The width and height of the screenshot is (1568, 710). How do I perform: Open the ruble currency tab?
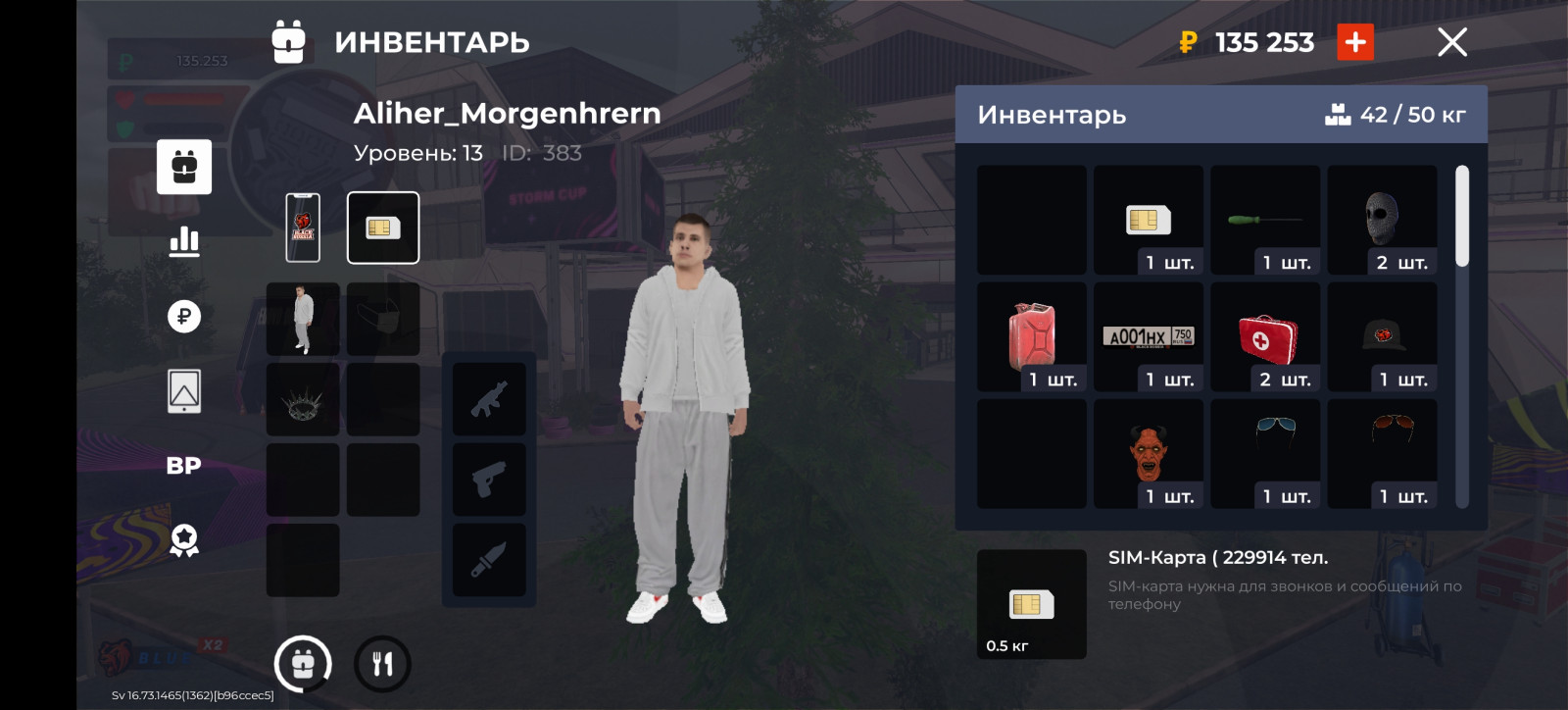(x=184, y=316)
